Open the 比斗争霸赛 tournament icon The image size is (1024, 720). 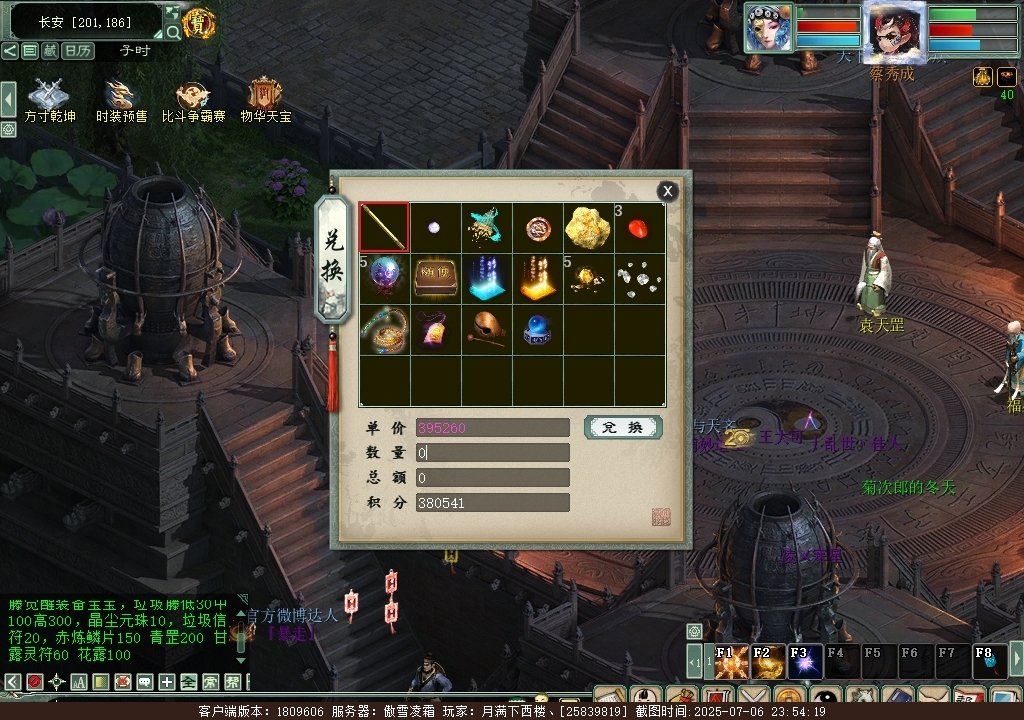(x=193, y=99)
